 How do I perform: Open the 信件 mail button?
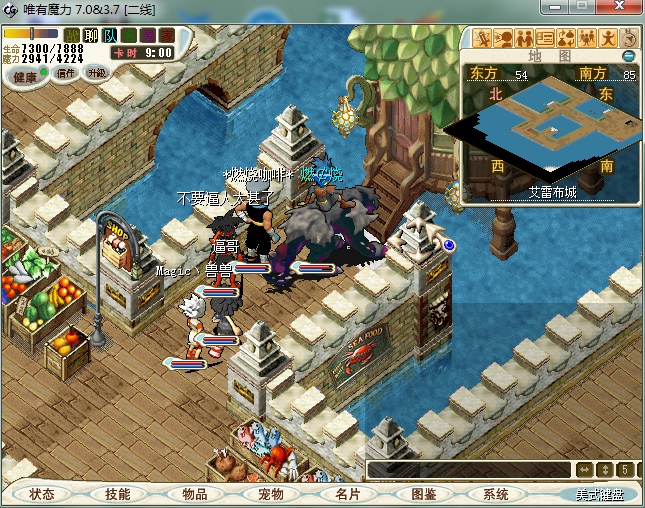[x=67, y=73]
